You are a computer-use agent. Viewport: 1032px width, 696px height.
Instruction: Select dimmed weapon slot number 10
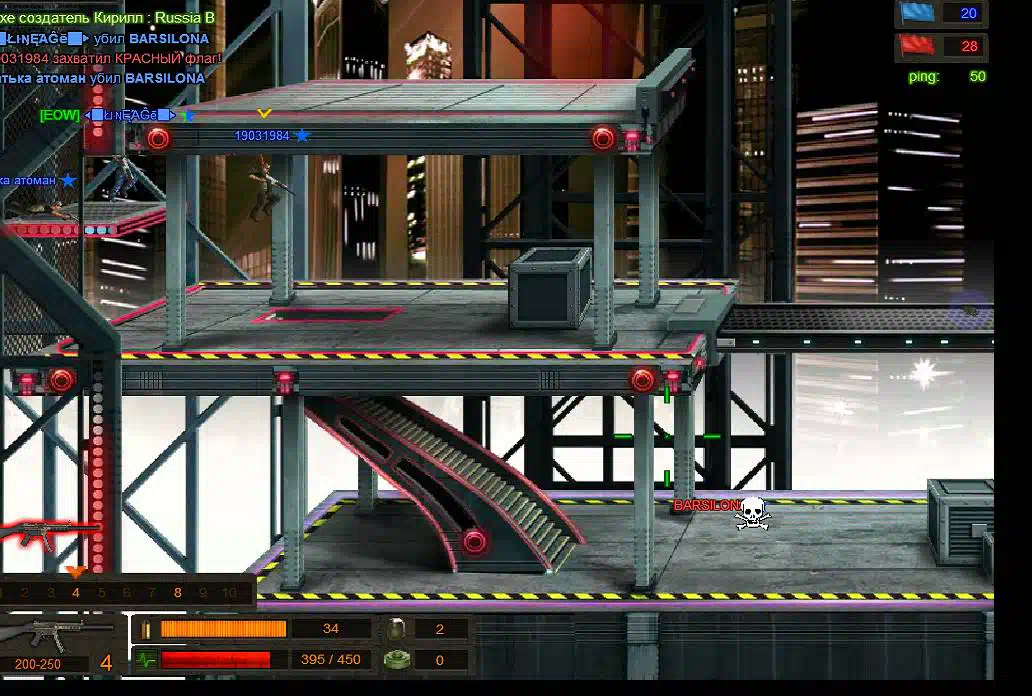pos(229,592)
